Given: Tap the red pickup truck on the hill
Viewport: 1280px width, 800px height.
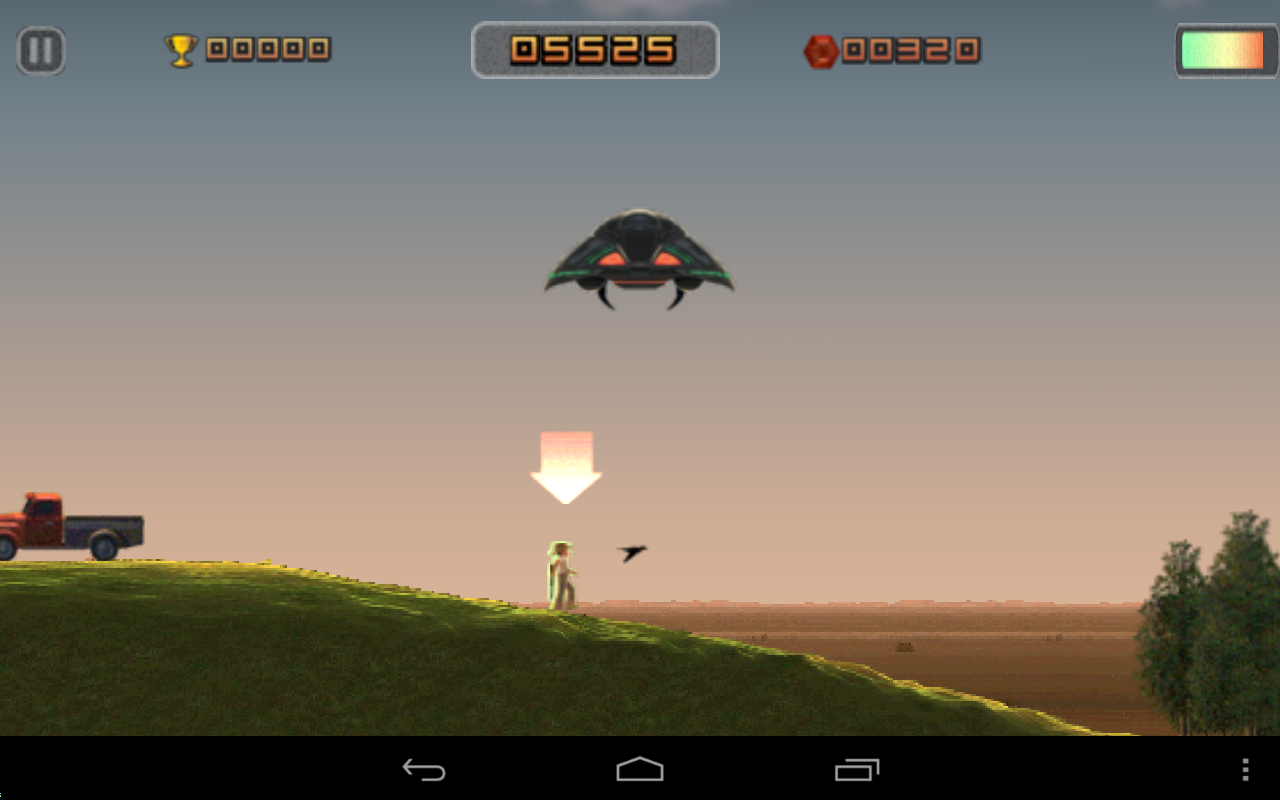Looking at the screenshot, I should (x=70, y=525).
